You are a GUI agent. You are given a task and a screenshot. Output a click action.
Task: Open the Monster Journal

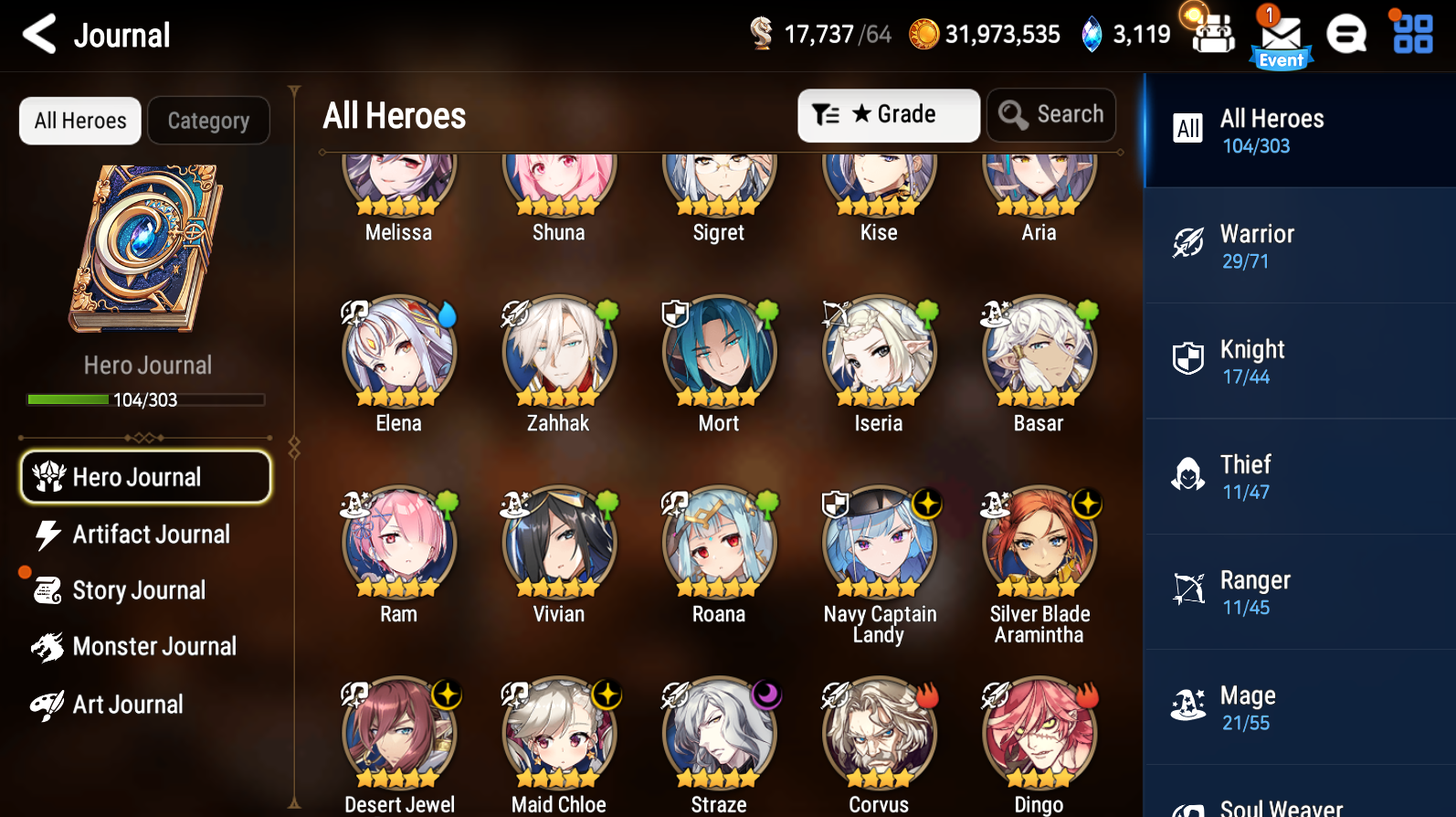pyautogui.click(x=154, y=646)
